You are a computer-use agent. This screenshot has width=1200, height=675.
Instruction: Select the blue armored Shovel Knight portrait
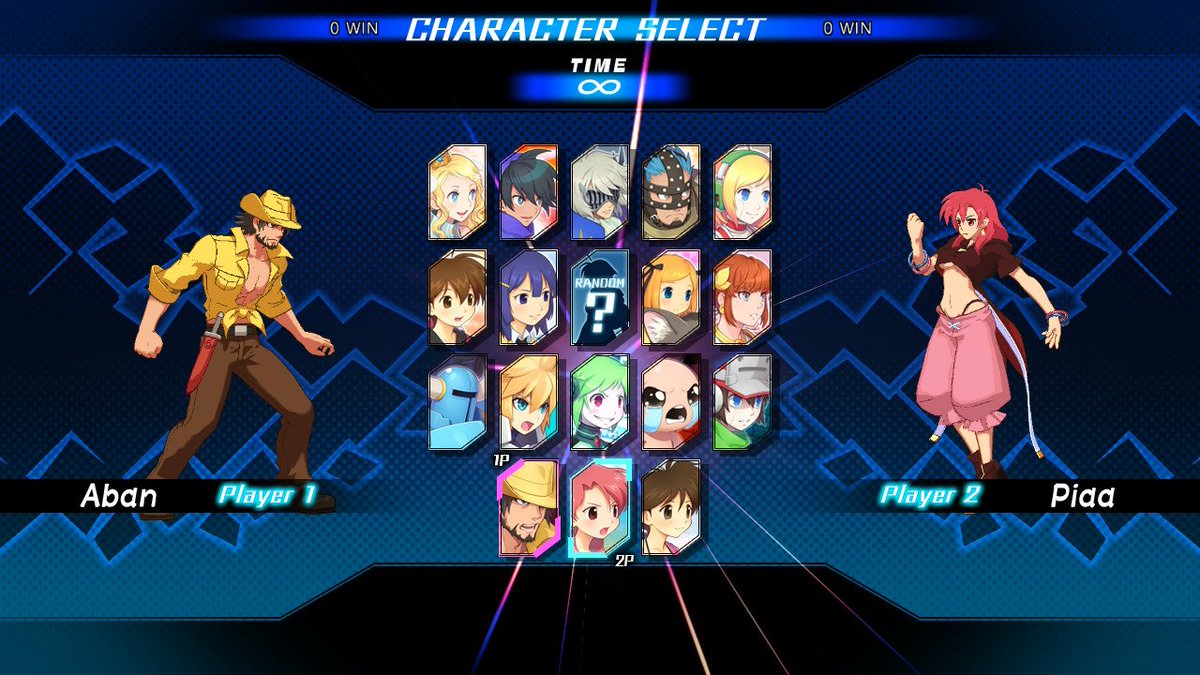pos(457,402)
